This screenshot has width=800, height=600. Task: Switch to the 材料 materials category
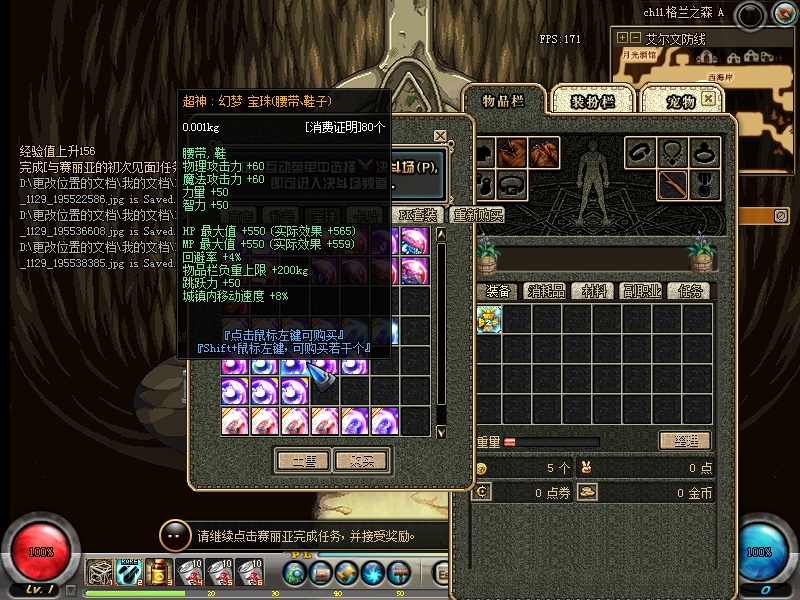595,291
